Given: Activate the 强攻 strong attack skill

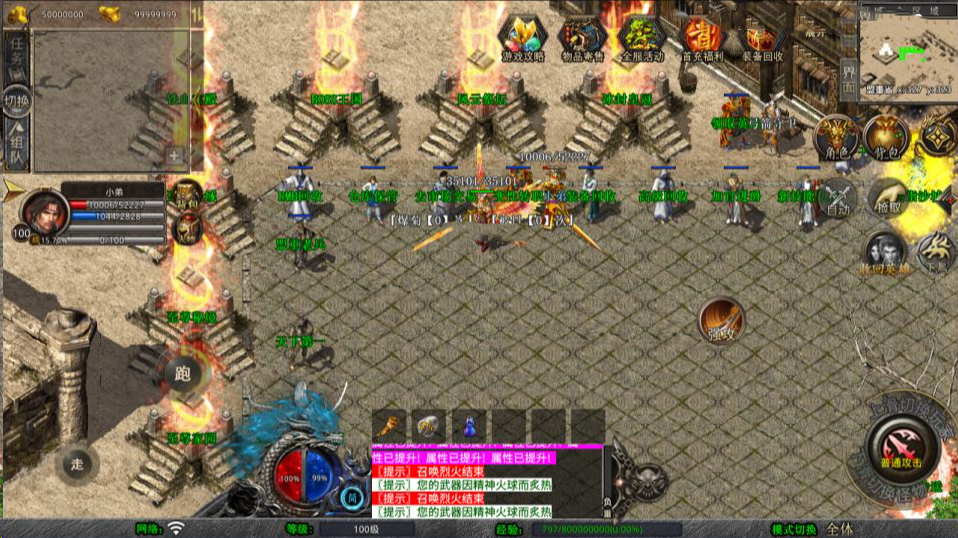Looking at the screenshot, I should pyautogui.click(x=721, y=320).
